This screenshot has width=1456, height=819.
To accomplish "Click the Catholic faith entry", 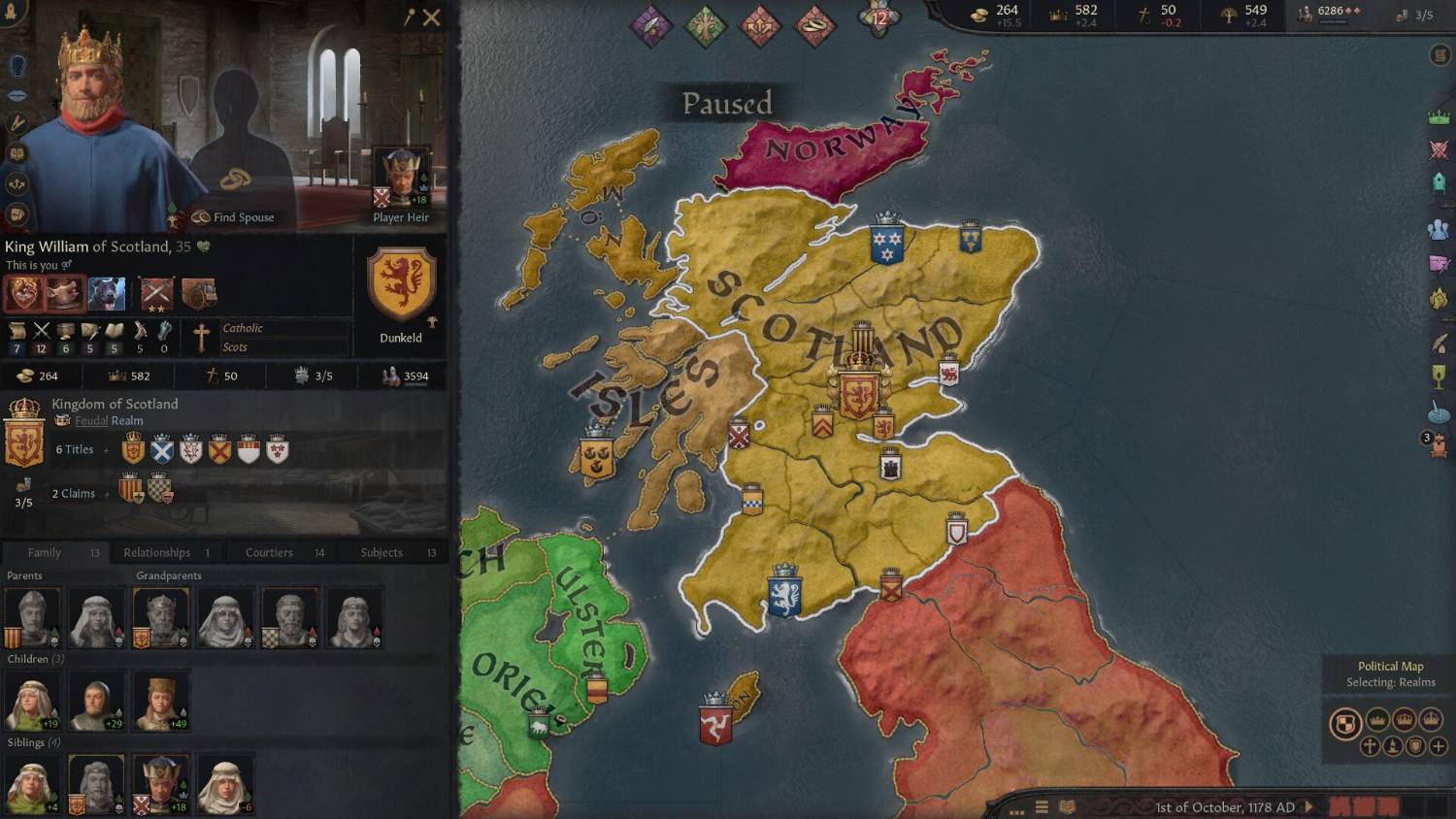I will 243,328.
